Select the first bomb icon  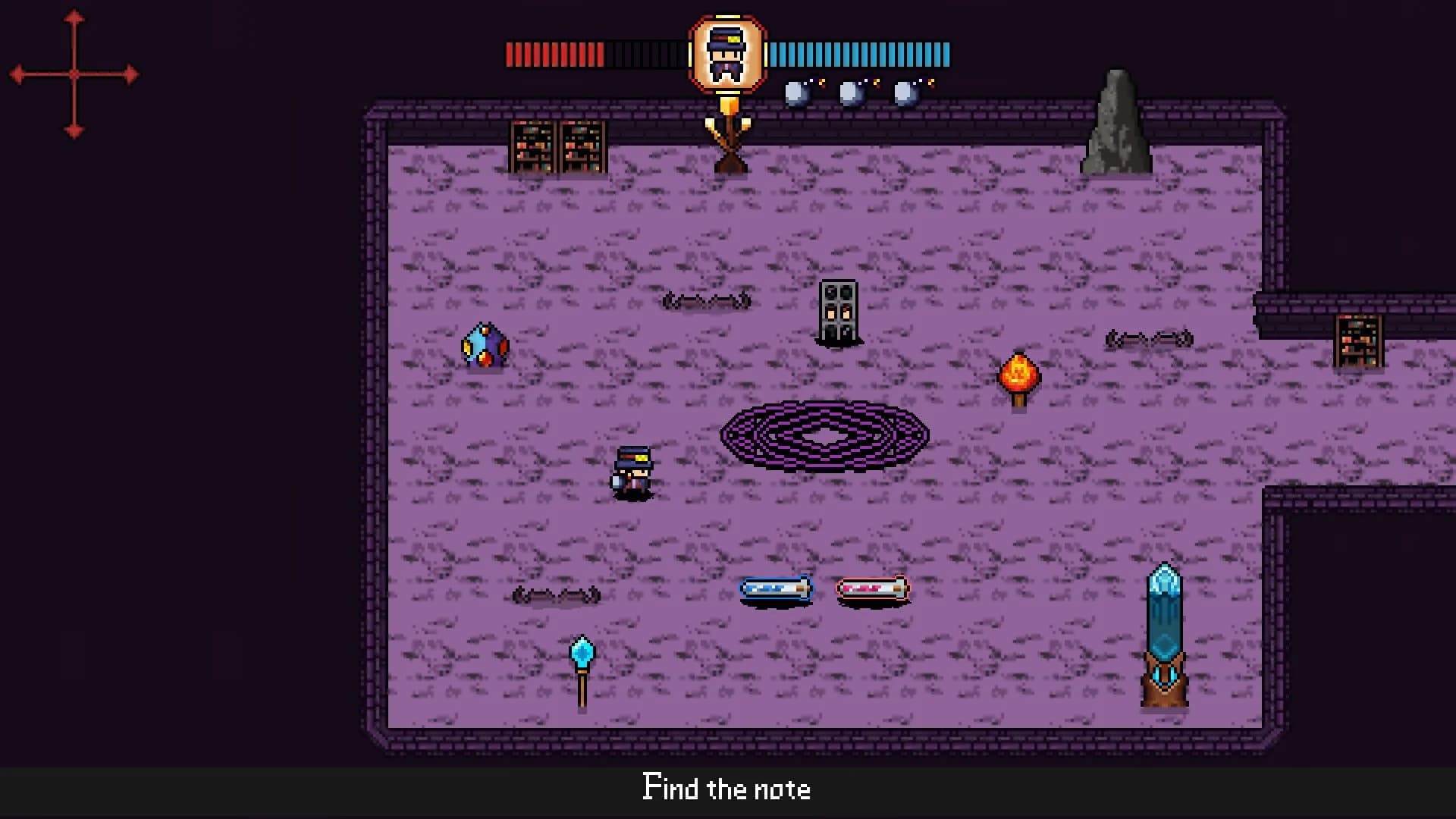pos(797,94)
